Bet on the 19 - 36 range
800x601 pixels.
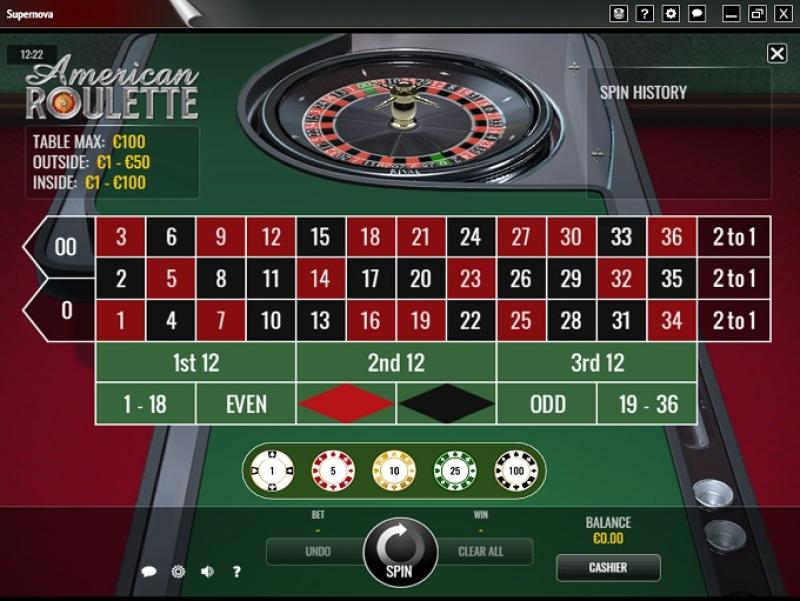[647, 404]
